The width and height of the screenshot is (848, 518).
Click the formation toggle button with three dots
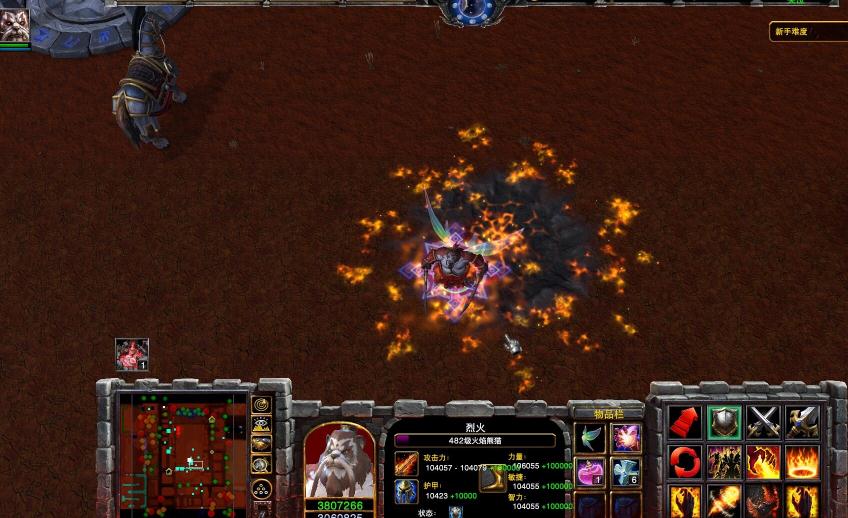point(261,488)
